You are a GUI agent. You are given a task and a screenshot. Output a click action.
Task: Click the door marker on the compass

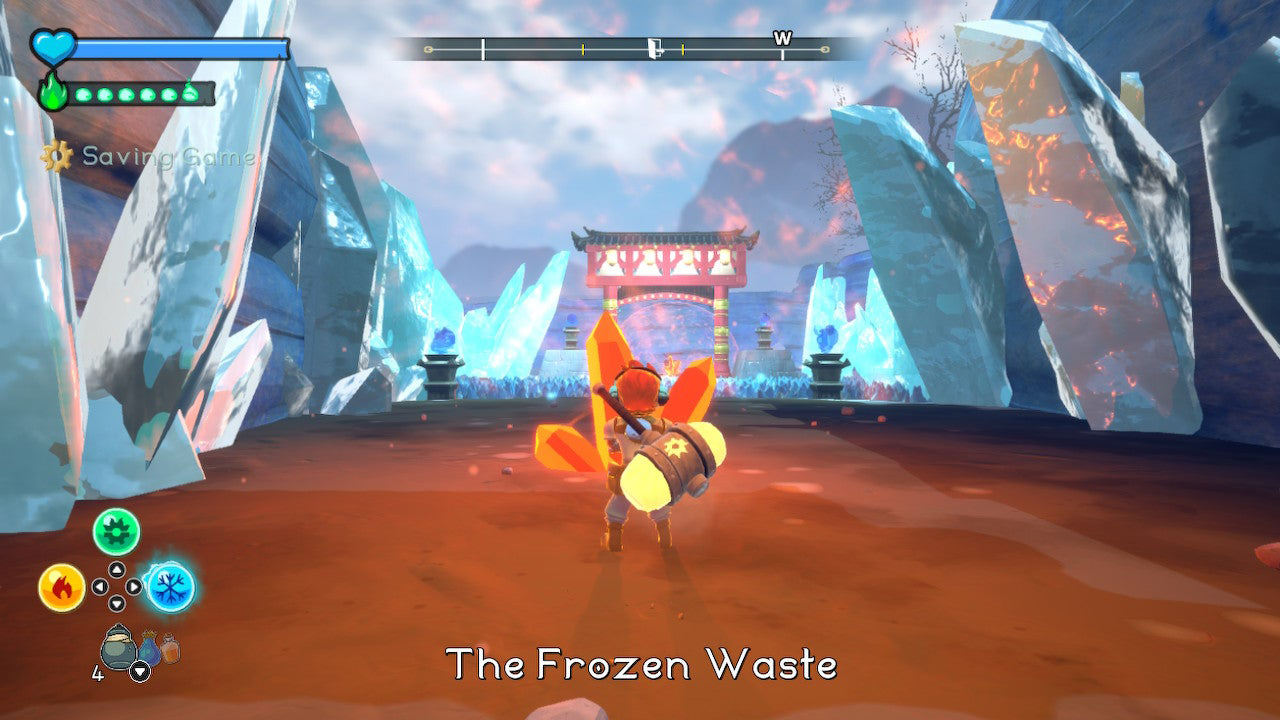(655, 48)
